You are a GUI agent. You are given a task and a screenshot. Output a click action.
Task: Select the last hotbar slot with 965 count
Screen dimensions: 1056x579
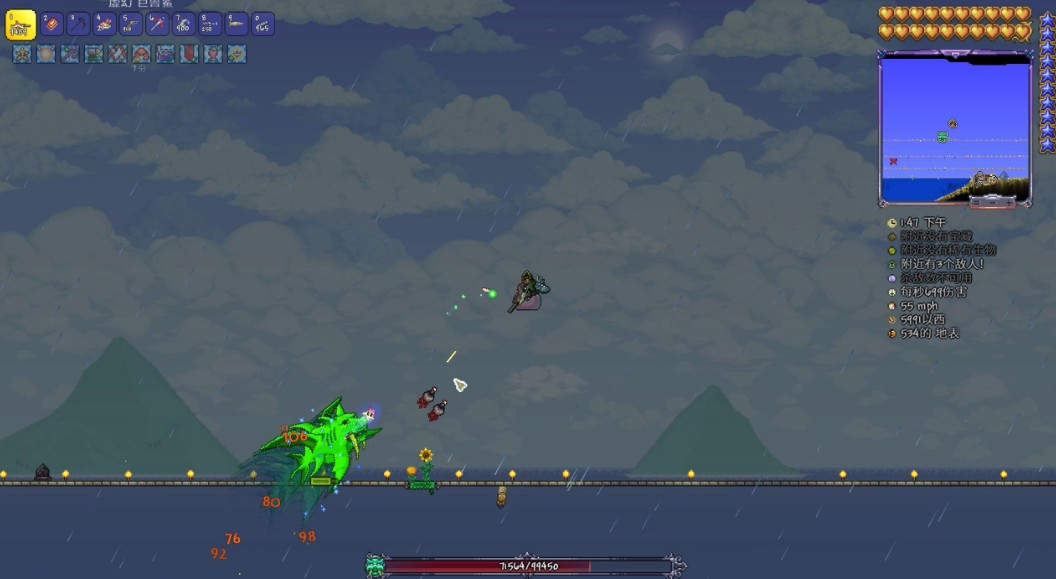262,24
